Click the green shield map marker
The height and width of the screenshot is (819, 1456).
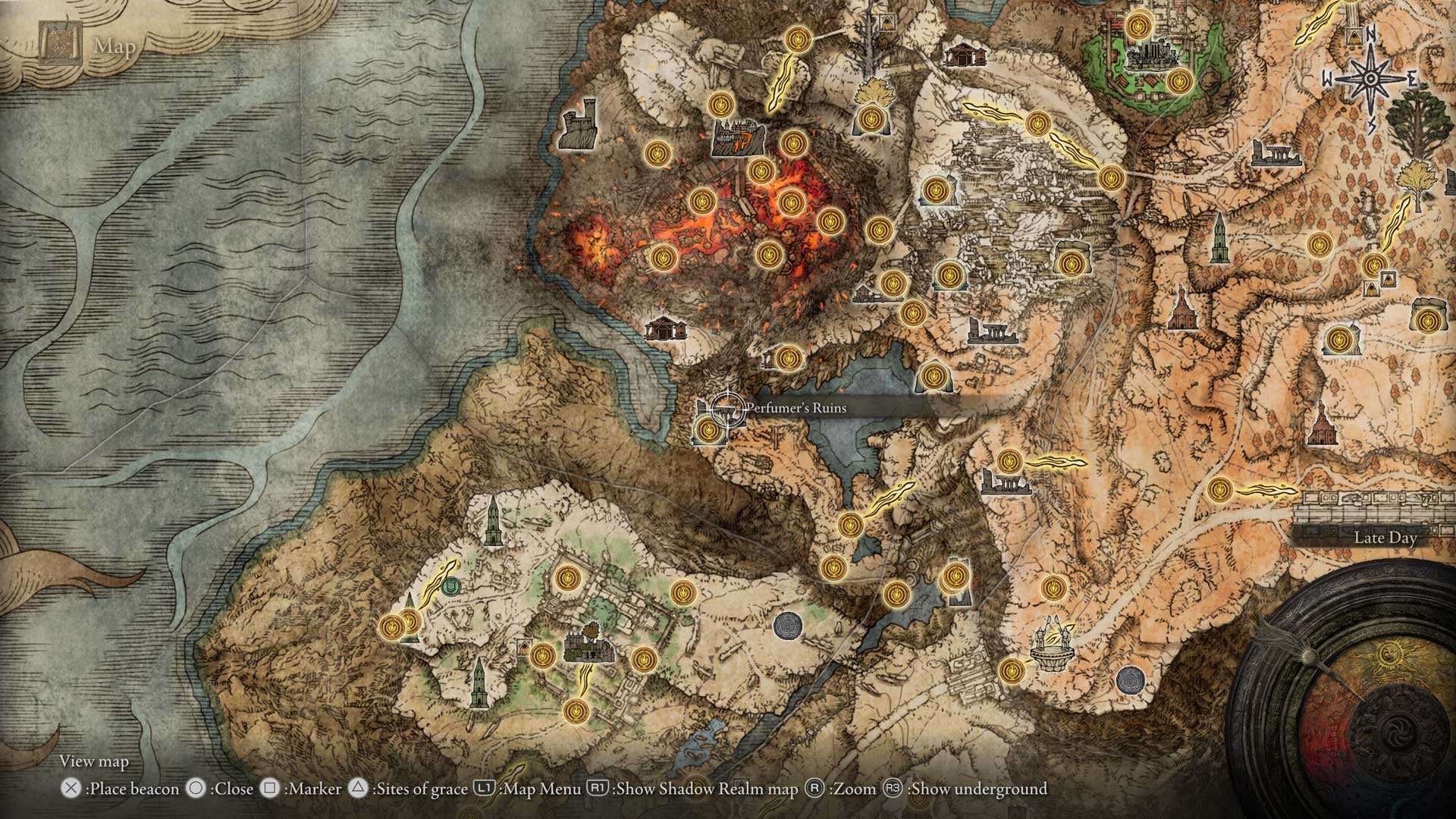click(450, 585)
